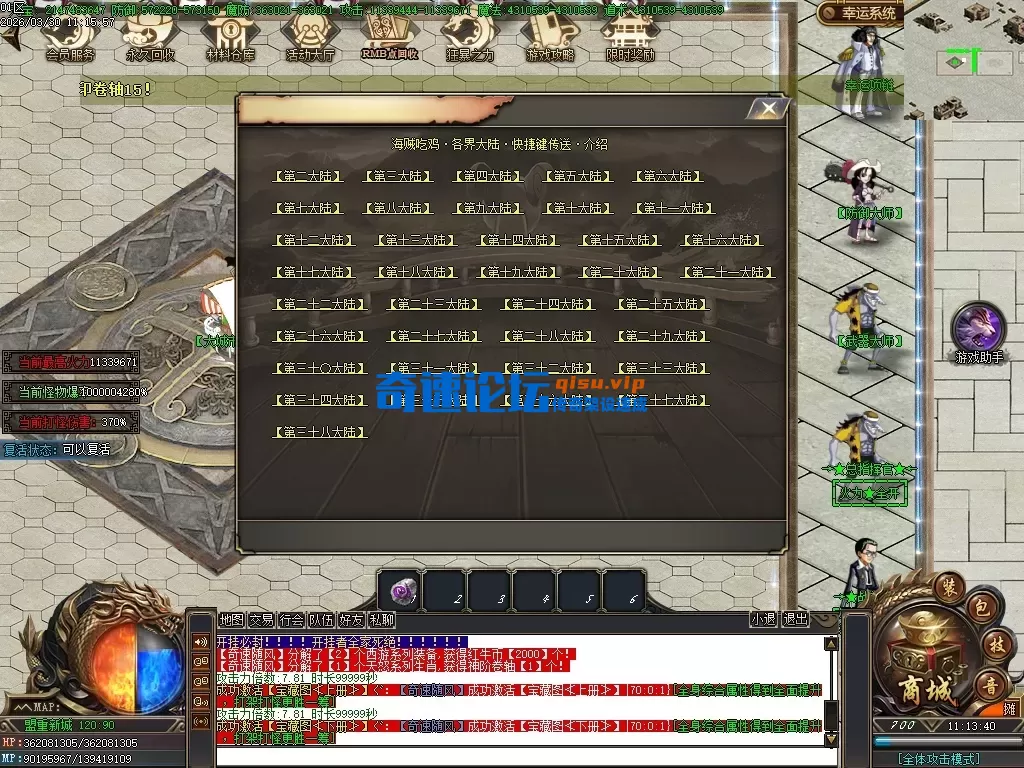Travel to 第二十五大陆
The image size is (1024, 768).
661,304
